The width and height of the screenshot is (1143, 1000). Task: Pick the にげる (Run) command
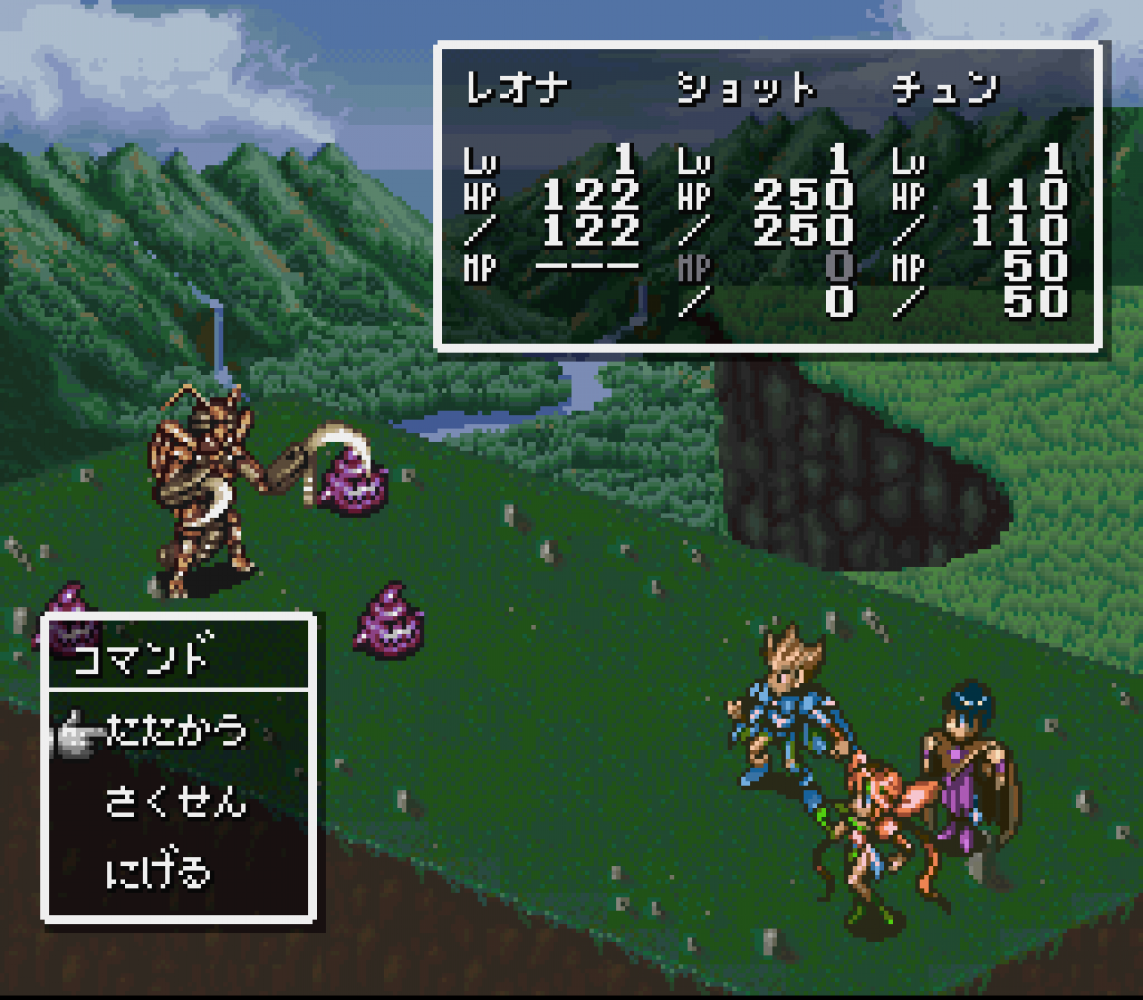click(158, 872)
